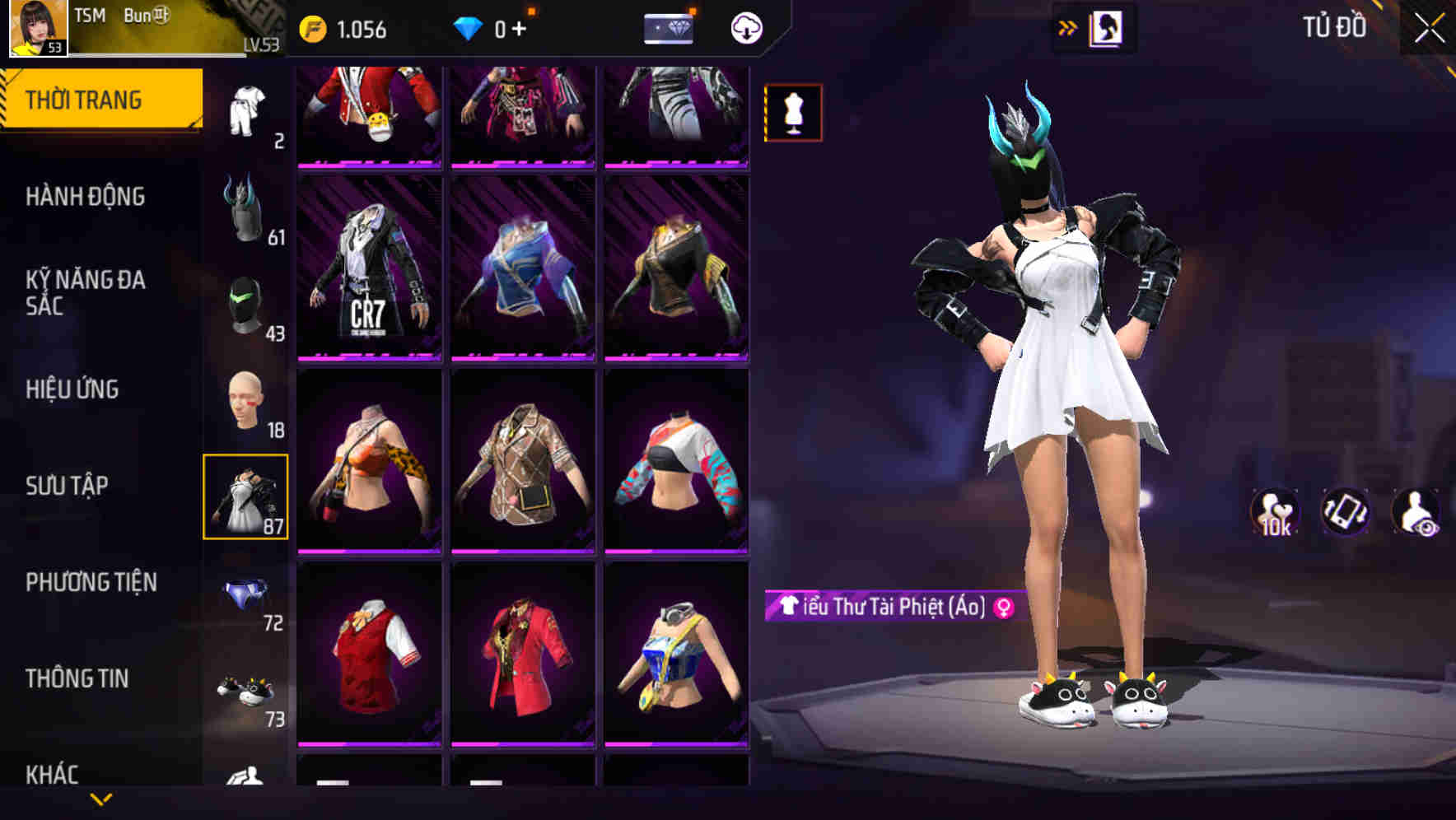Open the cloud download icon in top bar

[x=746, y=26]
